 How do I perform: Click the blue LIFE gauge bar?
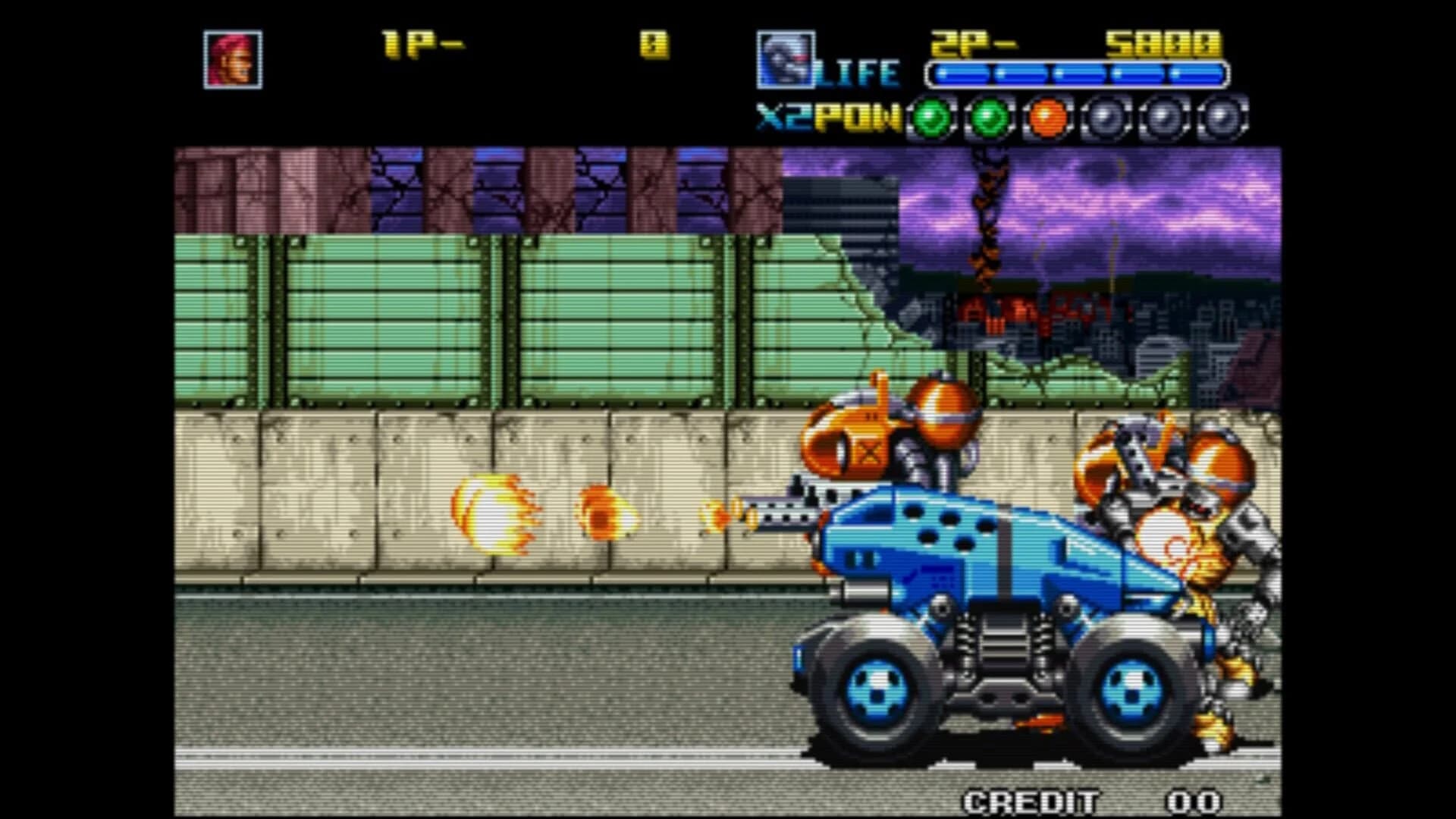click(x=1073, y=74)
